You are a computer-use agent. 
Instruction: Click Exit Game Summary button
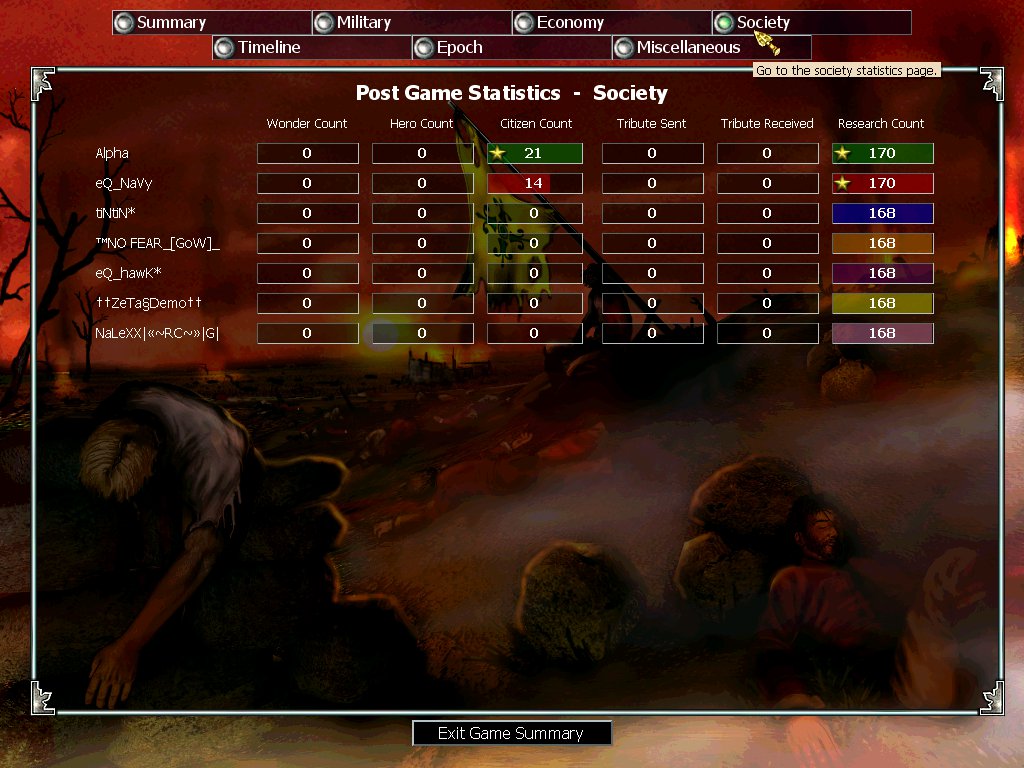[511, 733]
